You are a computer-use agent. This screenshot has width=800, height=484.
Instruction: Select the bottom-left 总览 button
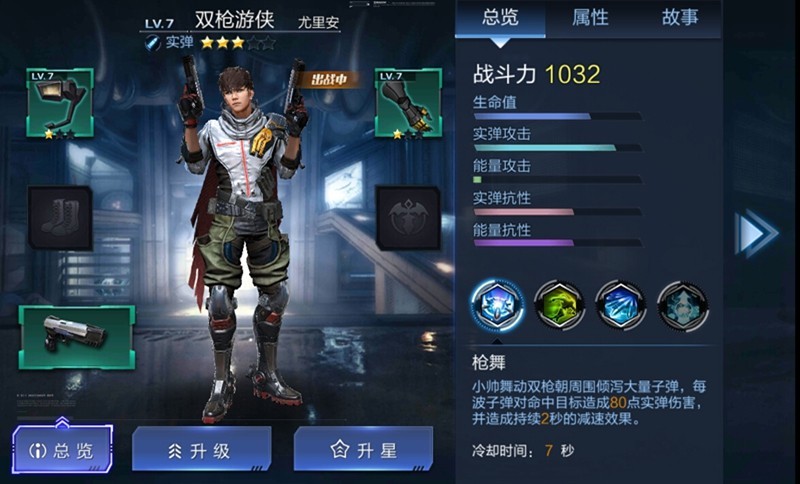pyautogui.click(x=63, y=450)
